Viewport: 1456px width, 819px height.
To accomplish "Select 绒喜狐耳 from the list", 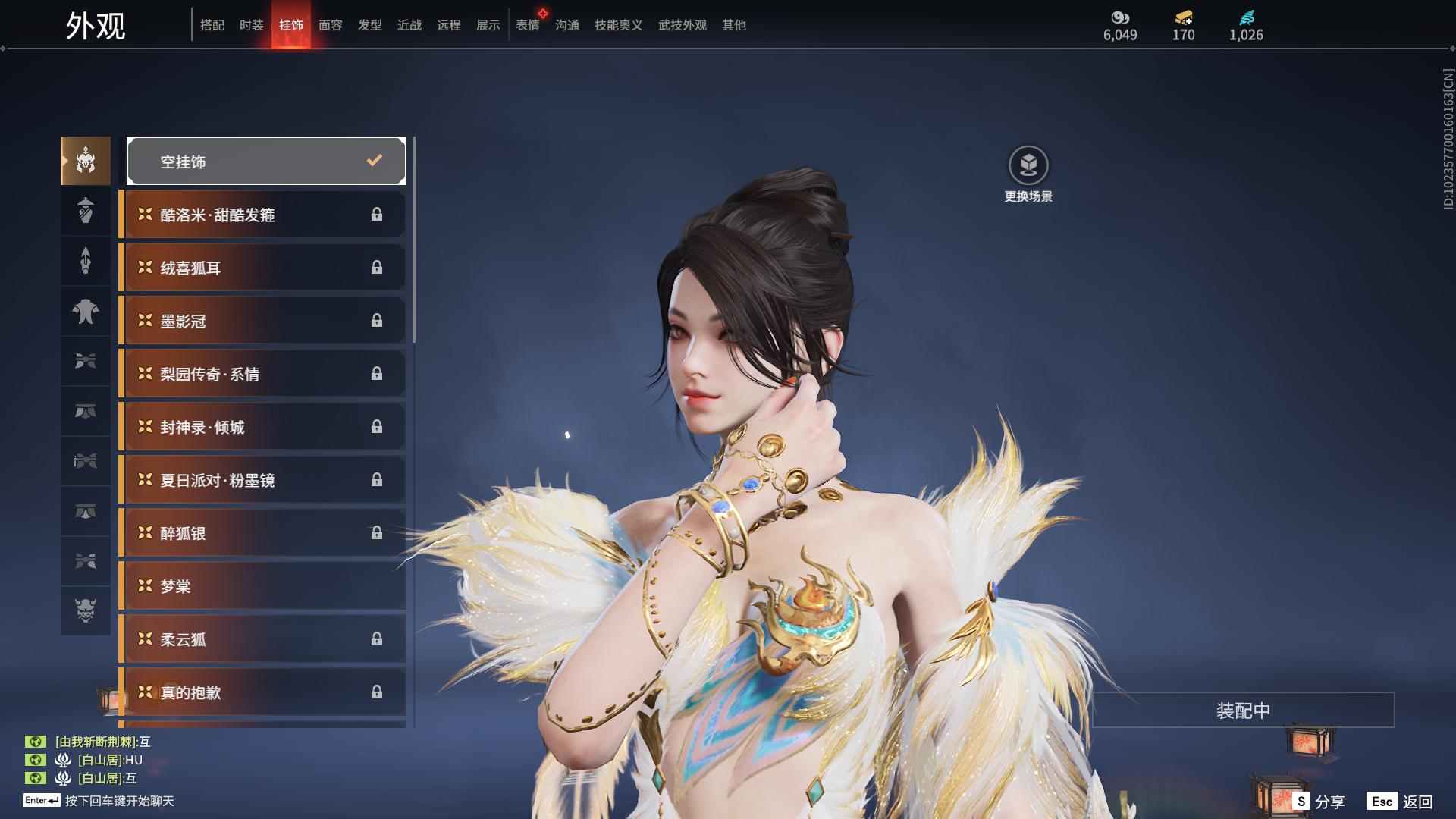I will click(x=263, y=268).
